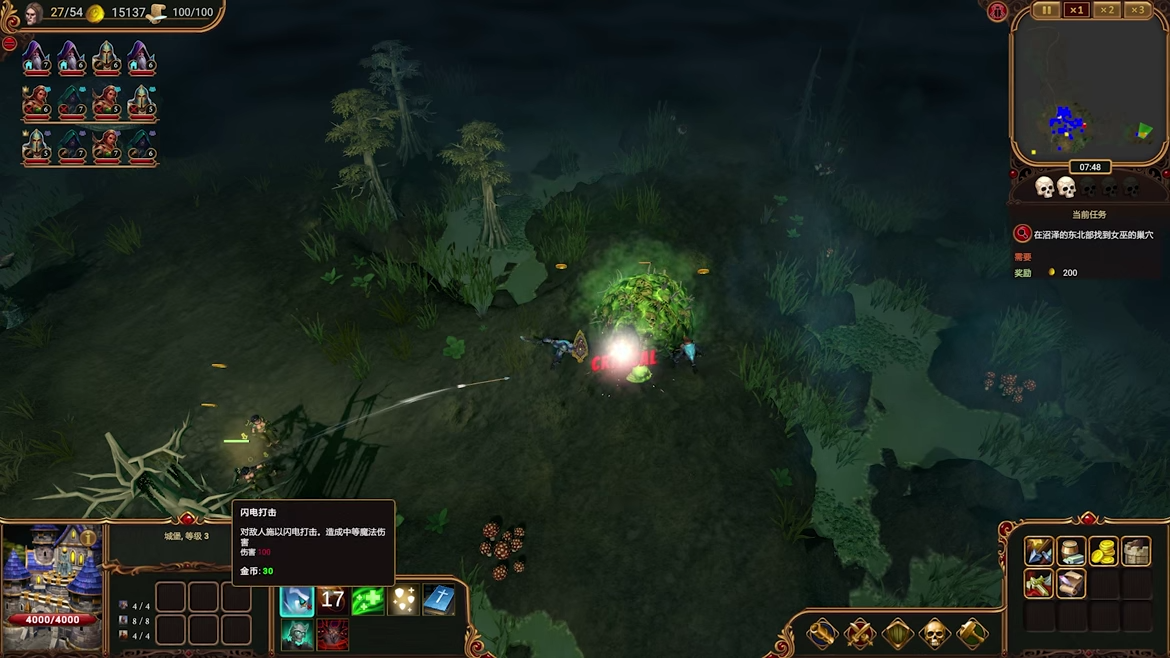Activate the green healing cross spell
The width and height of the screenshot is (1170, 658).
point(368,600)
